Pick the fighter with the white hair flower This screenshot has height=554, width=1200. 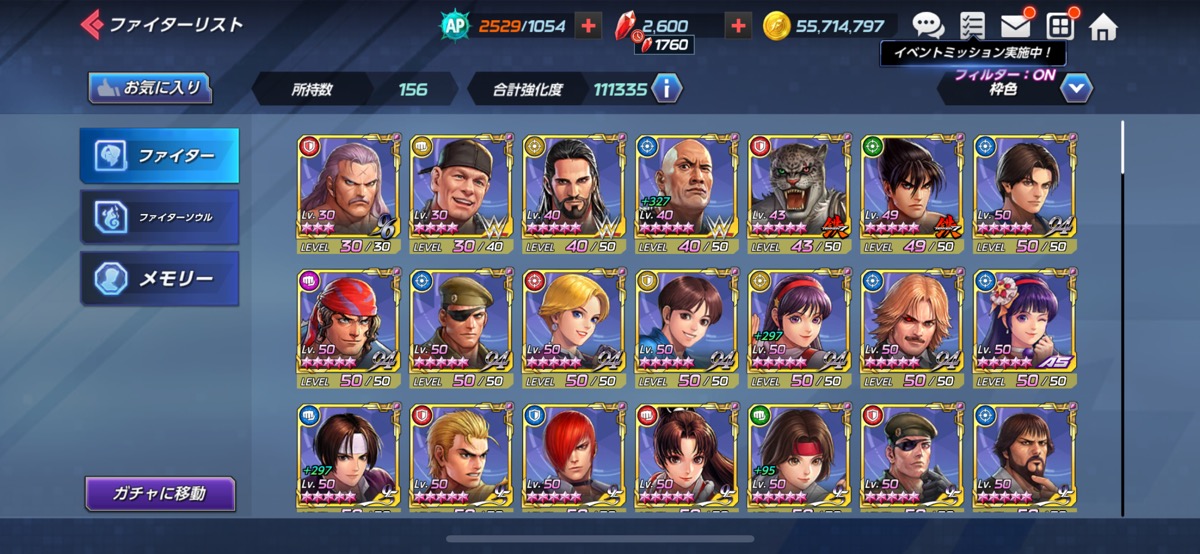coord(1023,327)
